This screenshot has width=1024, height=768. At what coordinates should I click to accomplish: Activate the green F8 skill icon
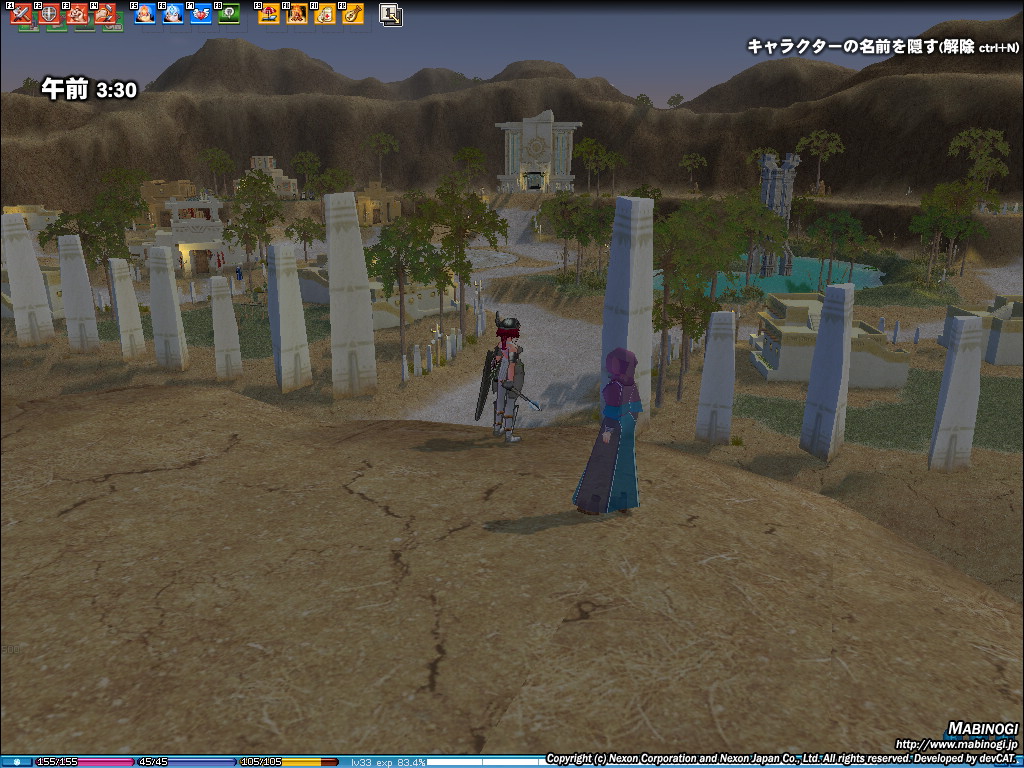[x=229, y=15]
